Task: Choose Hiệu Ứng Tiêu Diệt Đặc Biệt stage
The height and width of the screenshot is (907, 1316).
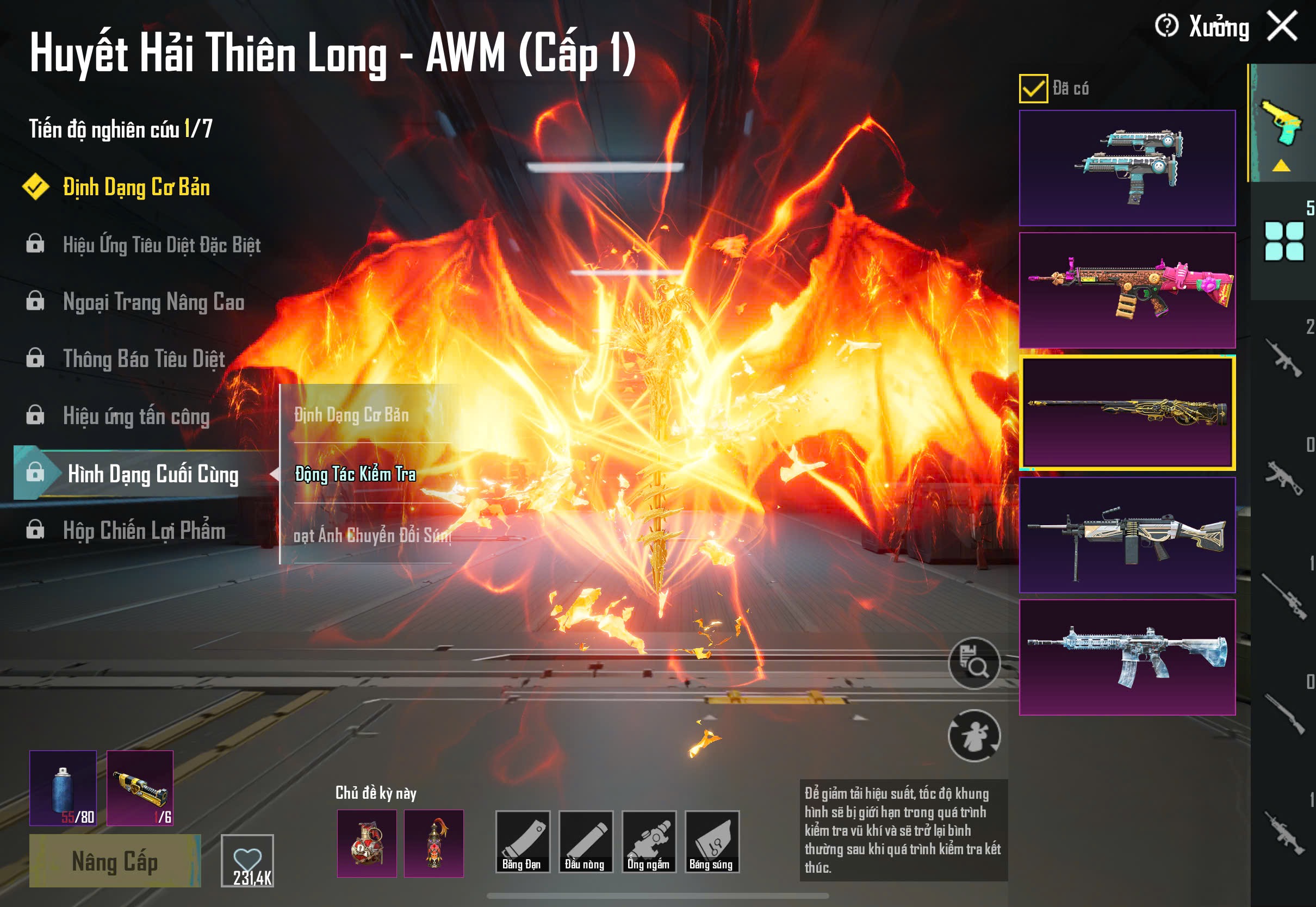Action: click(x=162, y=245)
